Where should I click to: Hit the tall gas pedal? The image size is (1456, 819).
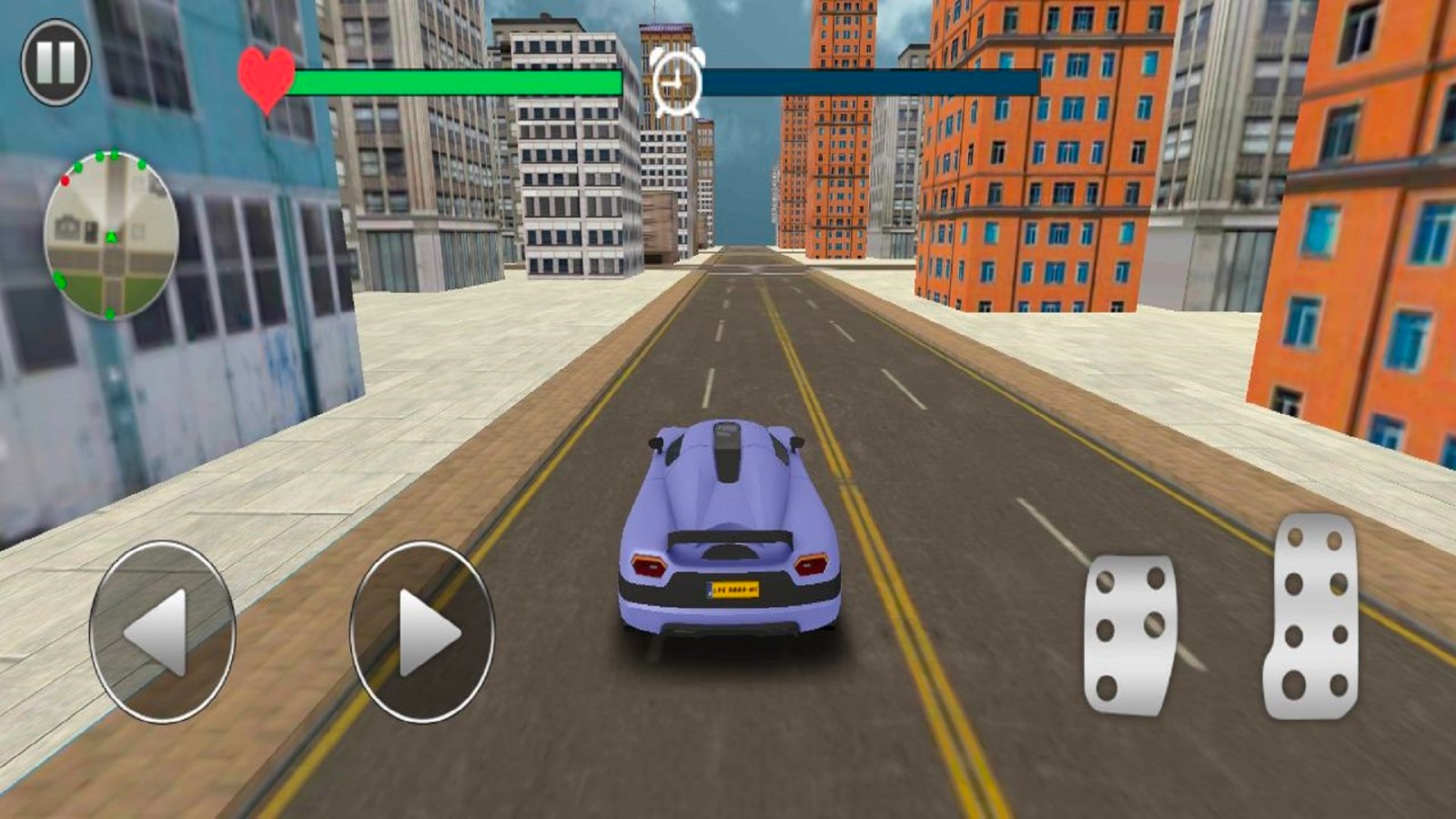(1311, 617)
